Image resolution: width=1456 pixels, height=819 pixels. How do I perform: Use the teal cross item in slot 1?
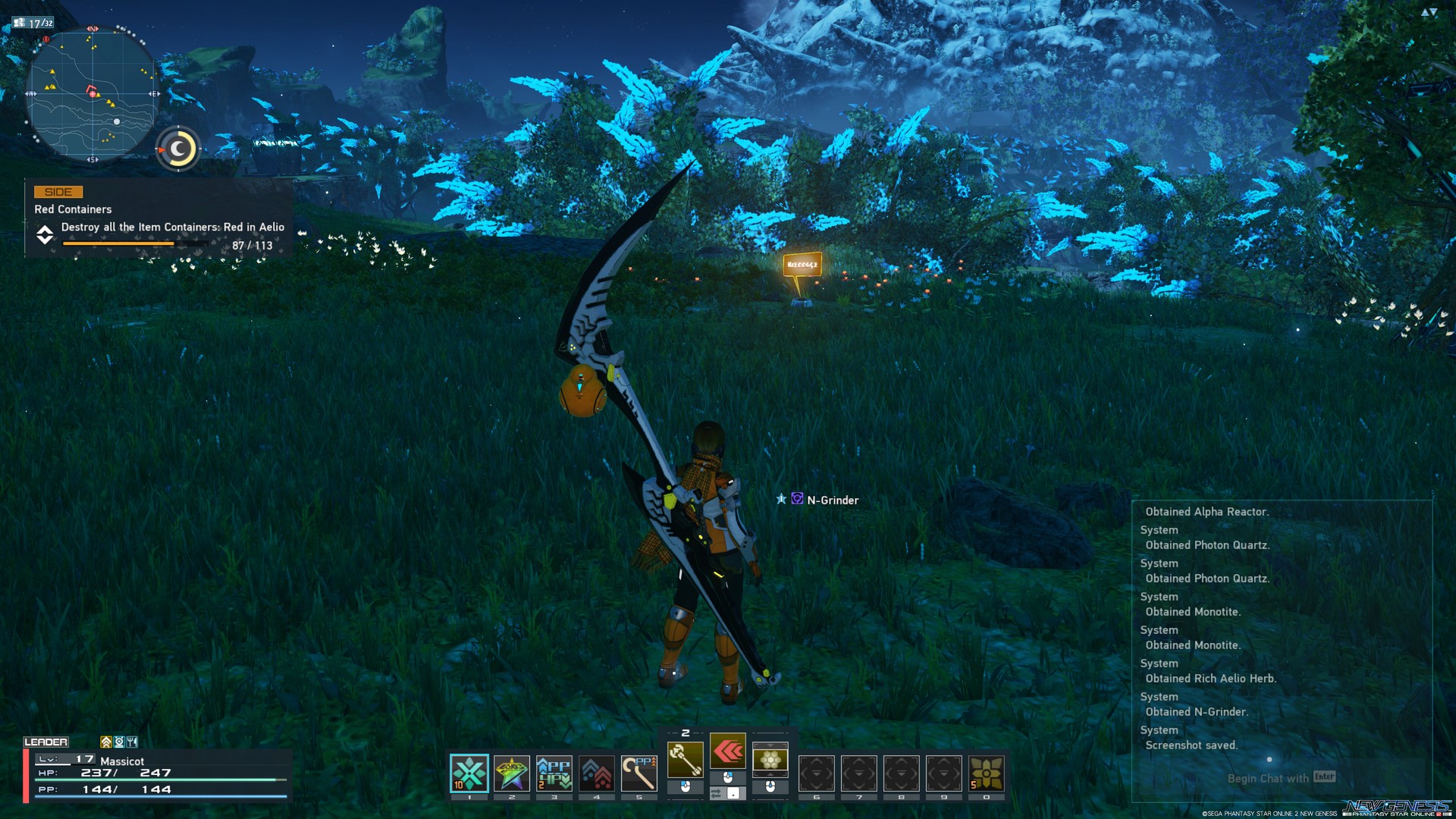pyautogui.click(x=469, y=773)
